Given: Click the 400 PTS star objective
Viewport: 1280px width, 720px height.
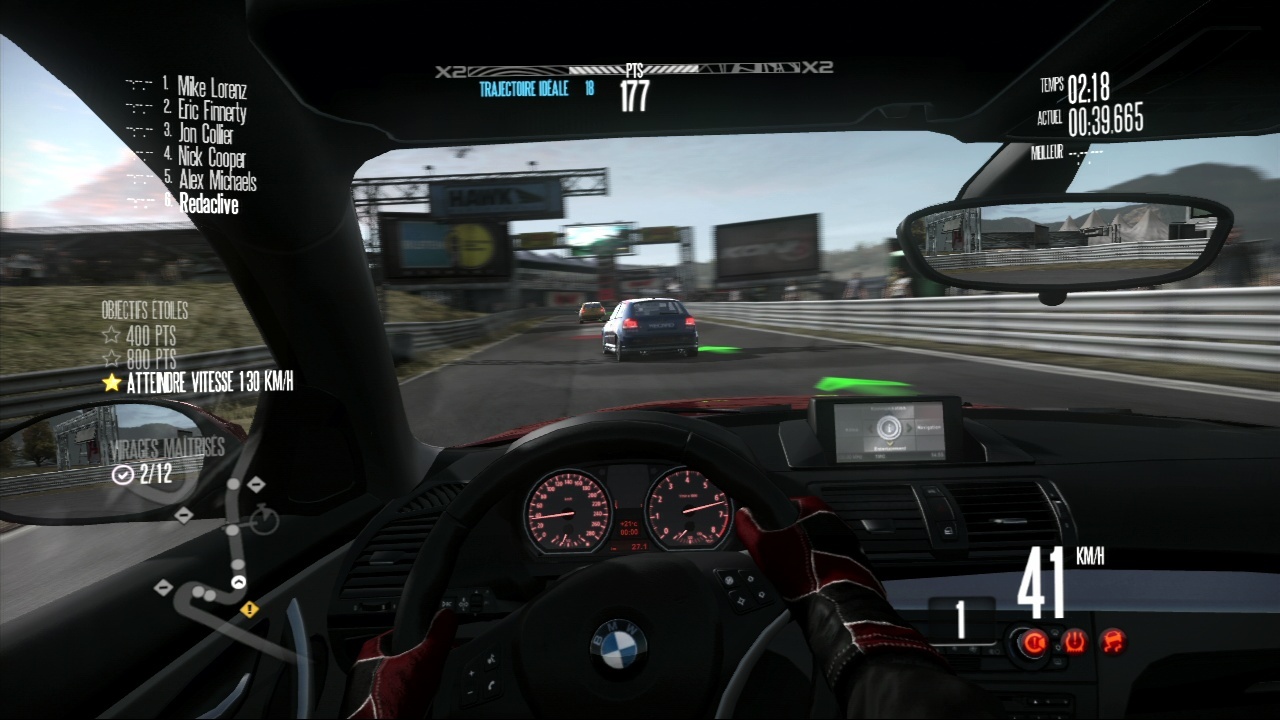Looking at the screenshot, I should click(139, 335).
